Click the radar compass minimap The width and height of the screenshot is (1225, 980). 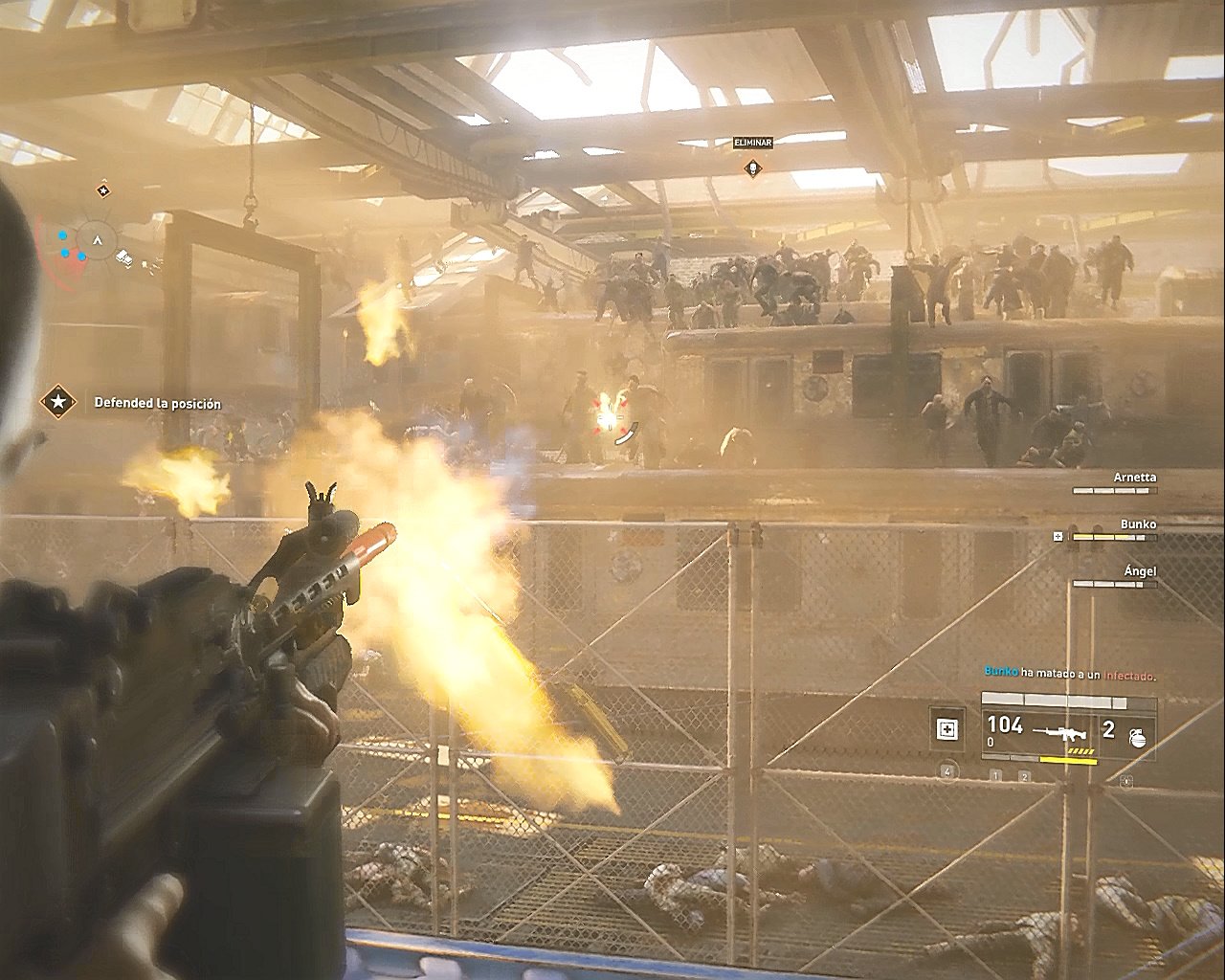[95, 238]
